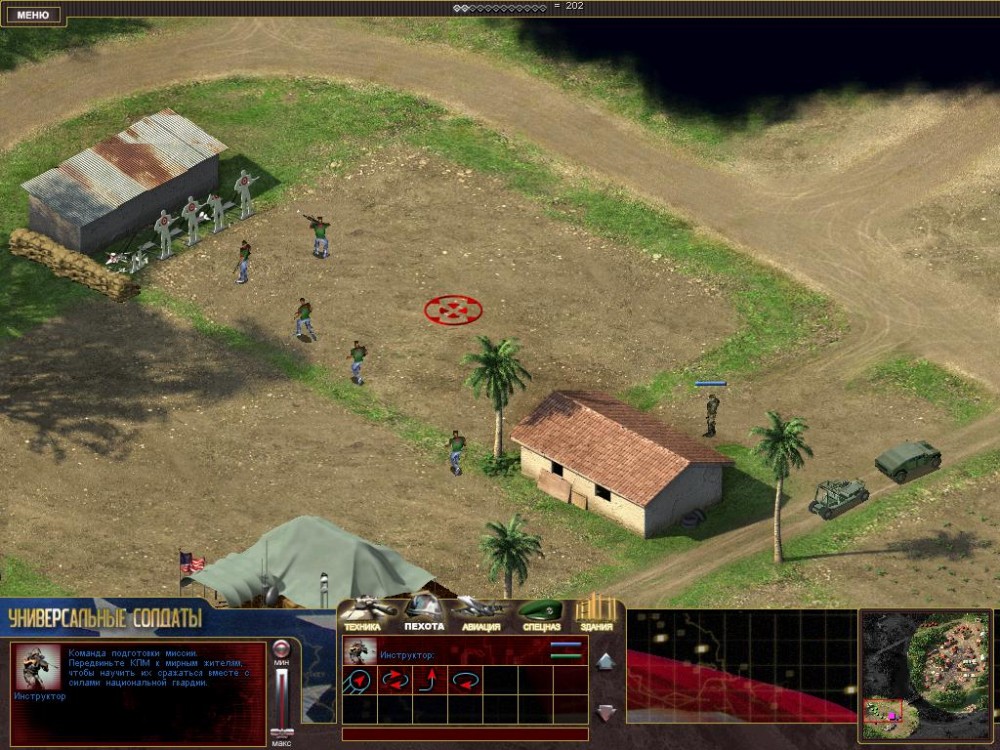
Task: Show the ЗДАНИЯ tab
Action: (597, 612)
